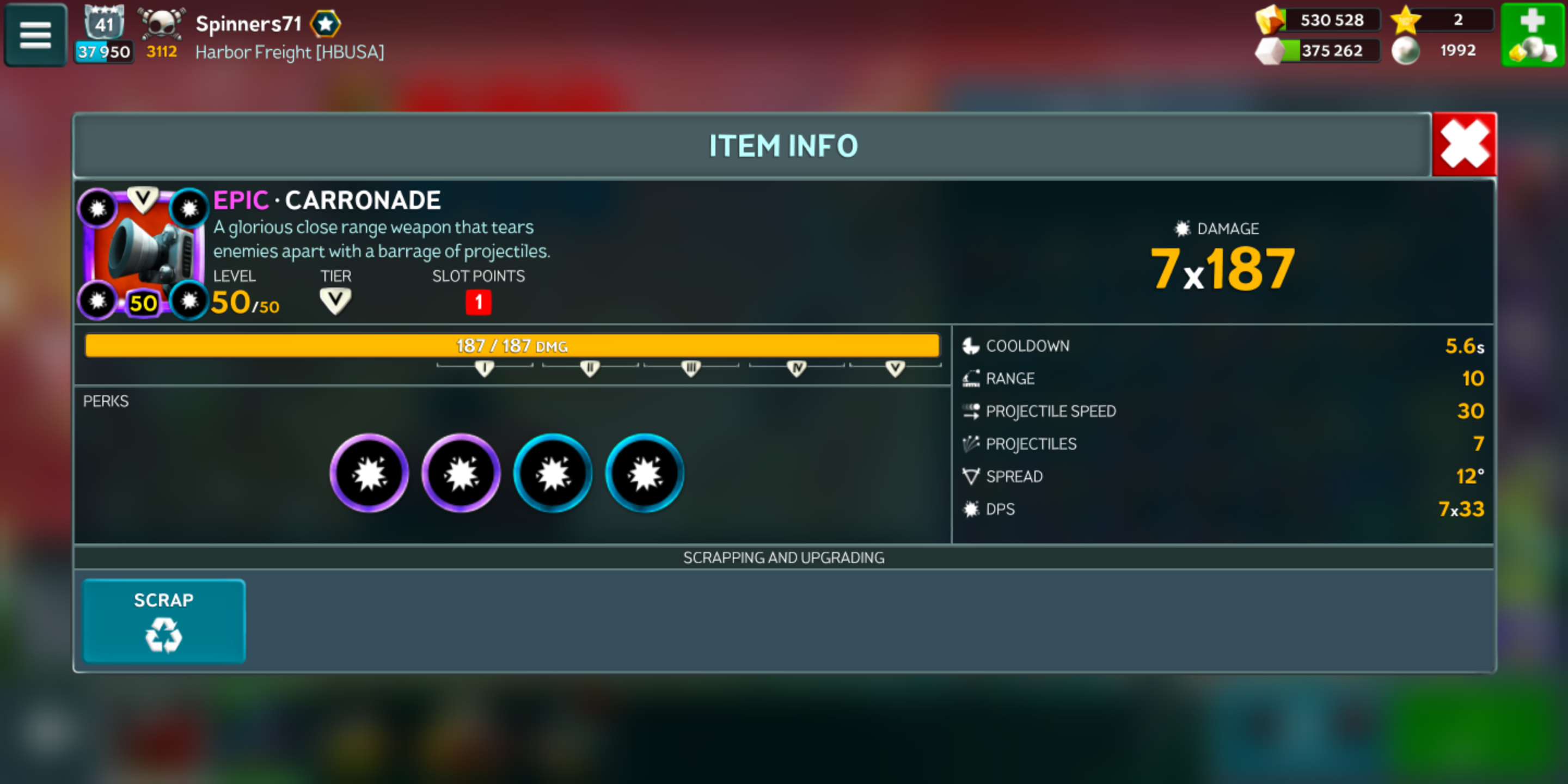The height and width of the screenshot is (784, 1568).
Task: Select the Epic Carronade item thumbnail
Action: click(143, 253)
